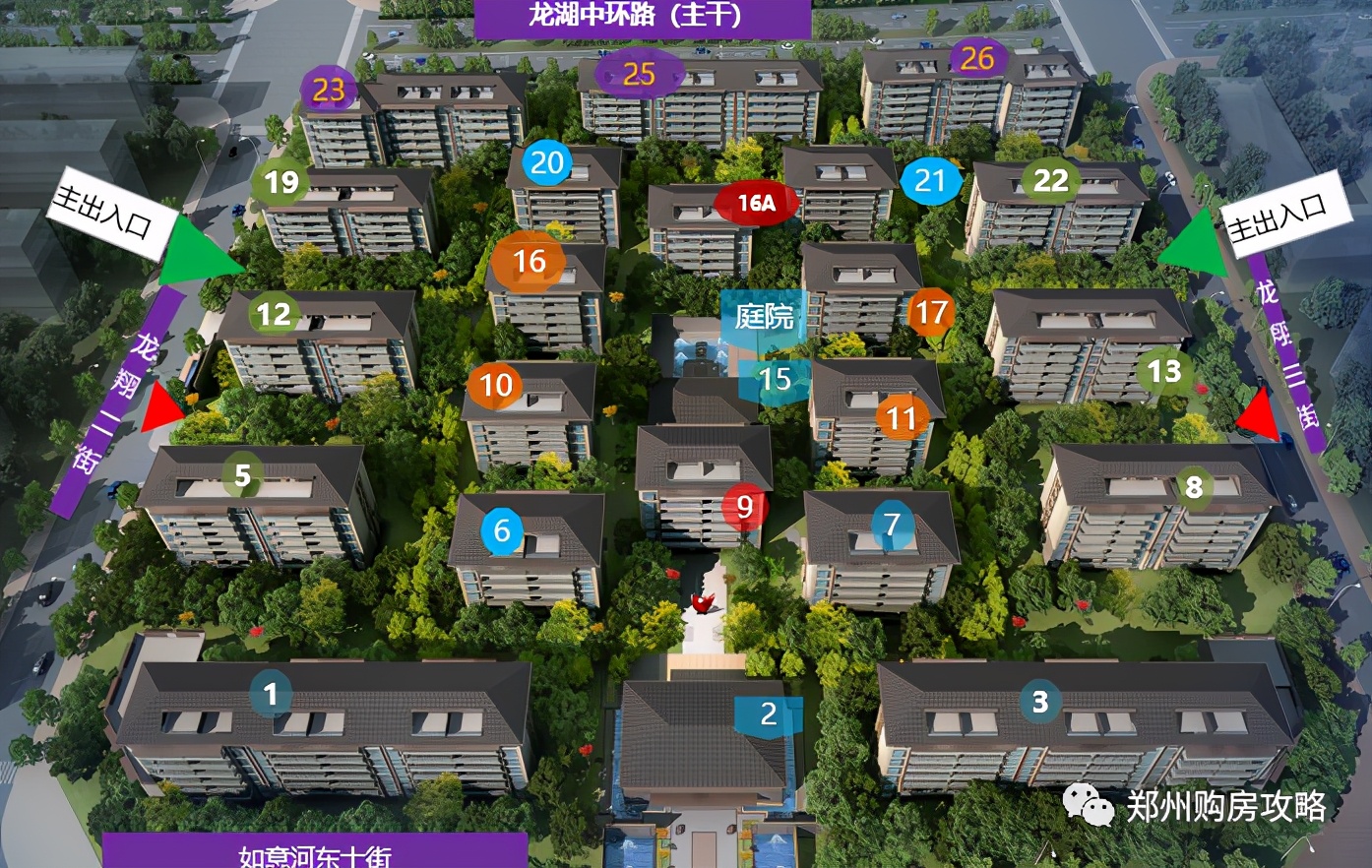
Task: Choose the blue building 6 marker
Action: click(502, 531)
